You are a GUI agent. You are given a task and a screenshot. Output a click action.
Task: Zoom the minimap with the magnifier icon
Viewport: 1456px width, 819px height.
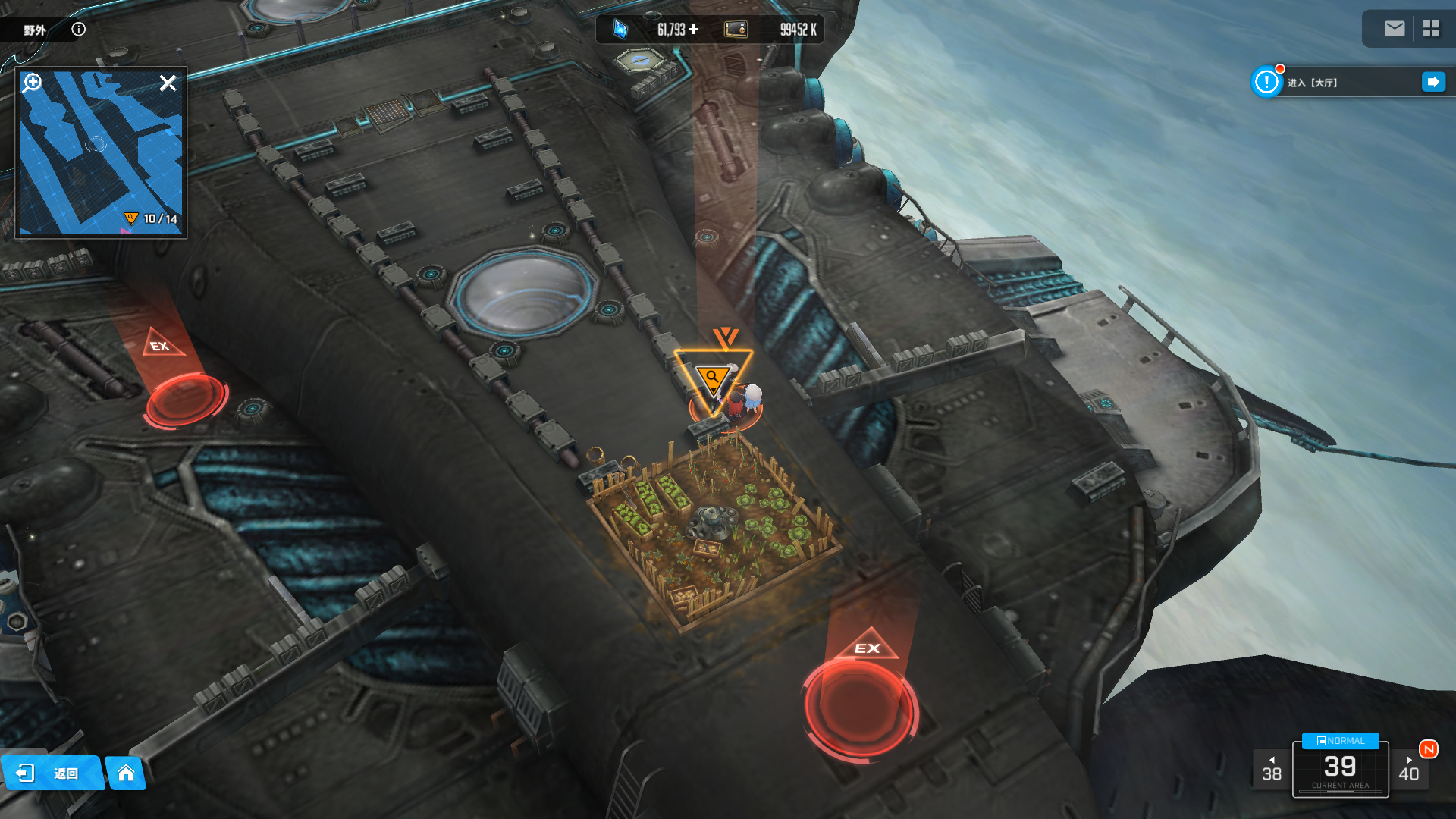(33, 83)
